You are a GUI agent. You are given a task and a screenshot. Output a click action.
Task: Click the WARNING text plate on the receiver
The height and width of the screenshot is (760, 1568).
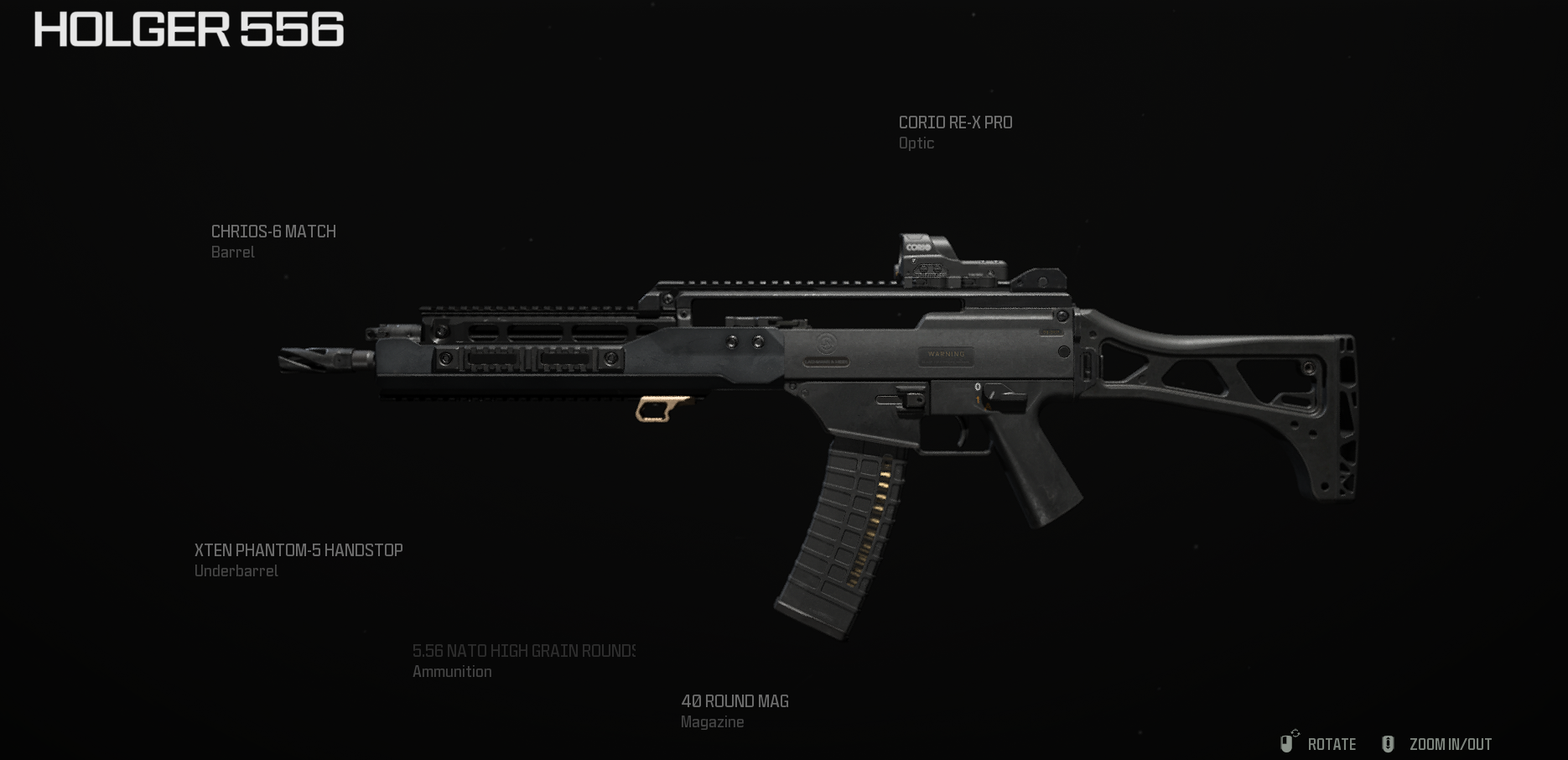pos(947,354)
